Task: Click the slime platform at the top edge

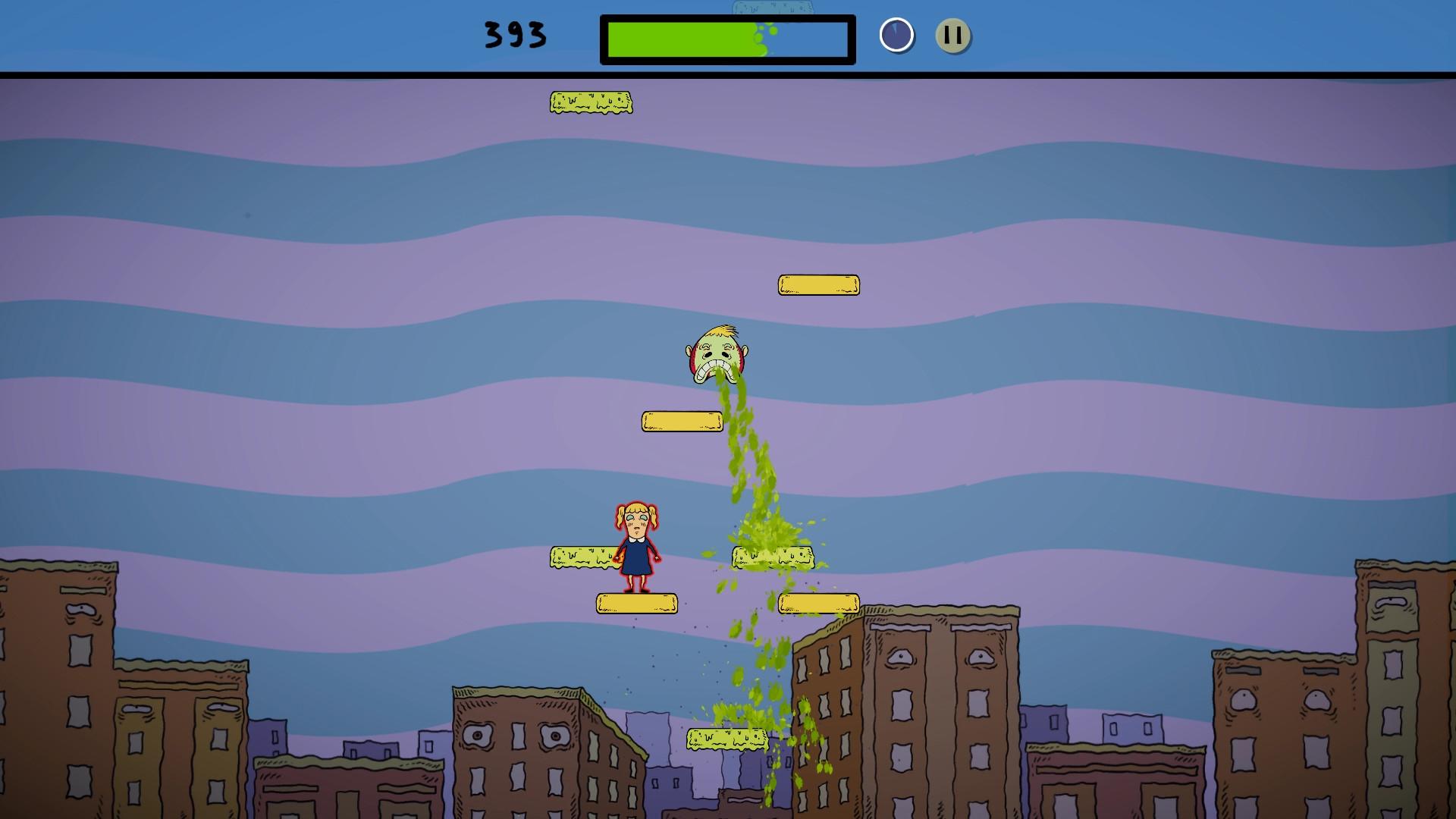Action: [591, 102]
